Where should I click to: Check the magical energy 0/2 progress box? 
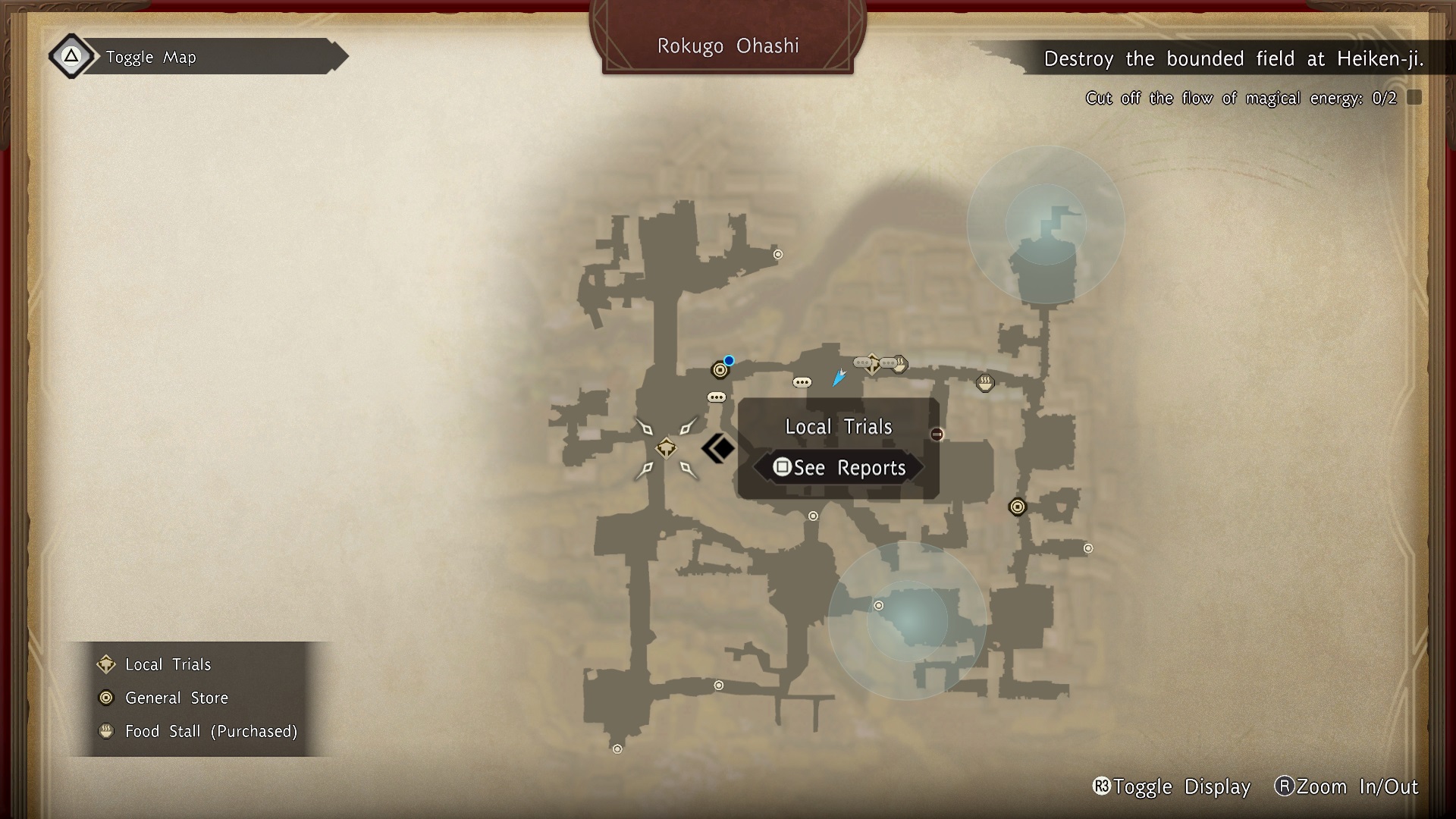click(x=1412, y=97)
